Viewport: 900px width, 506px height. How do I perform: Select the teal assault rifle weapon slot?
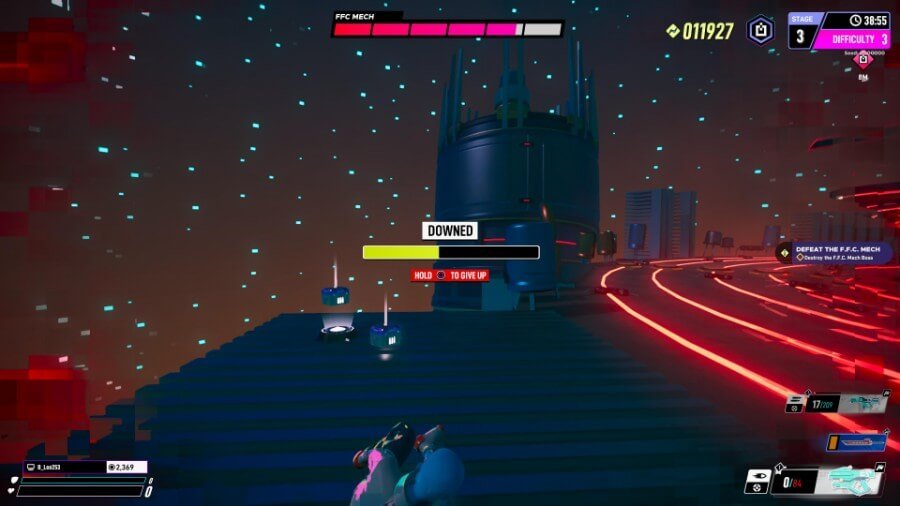pos(862,404)
